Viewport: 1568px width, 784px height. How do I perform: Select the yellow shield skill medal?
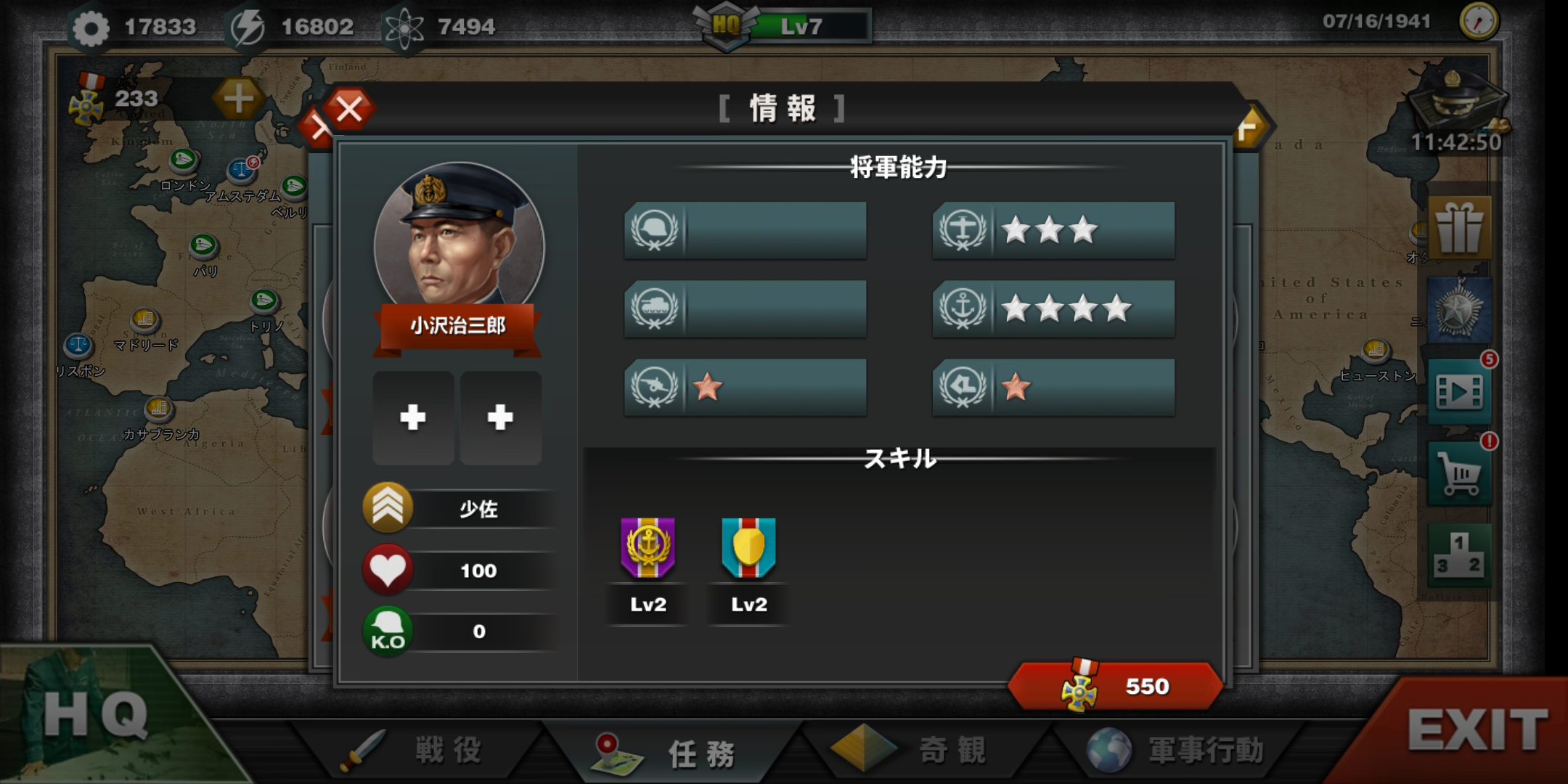pyautogui.click(x=748, y=548)
